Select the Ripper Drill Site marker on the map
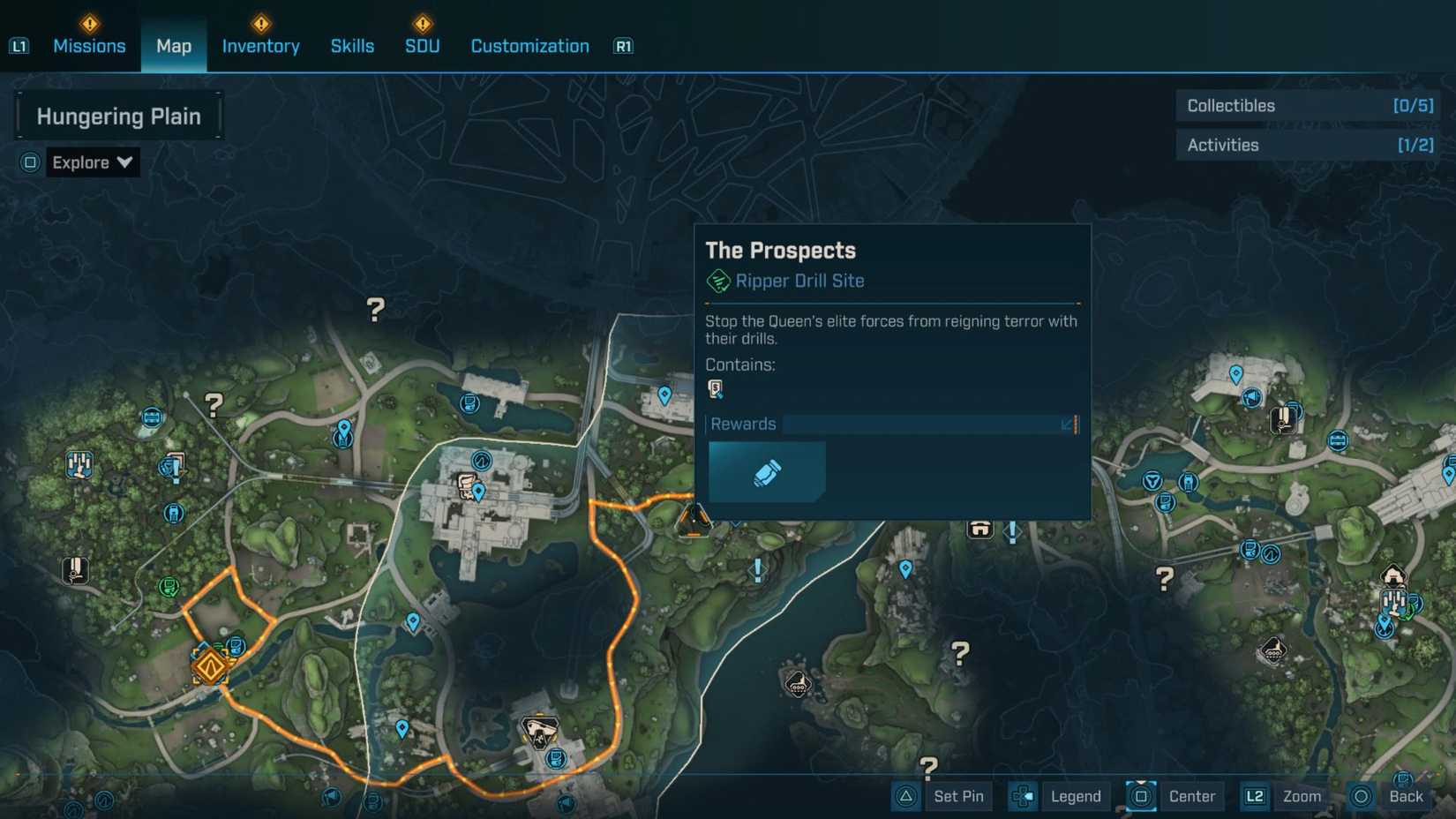 pos(694,519)
